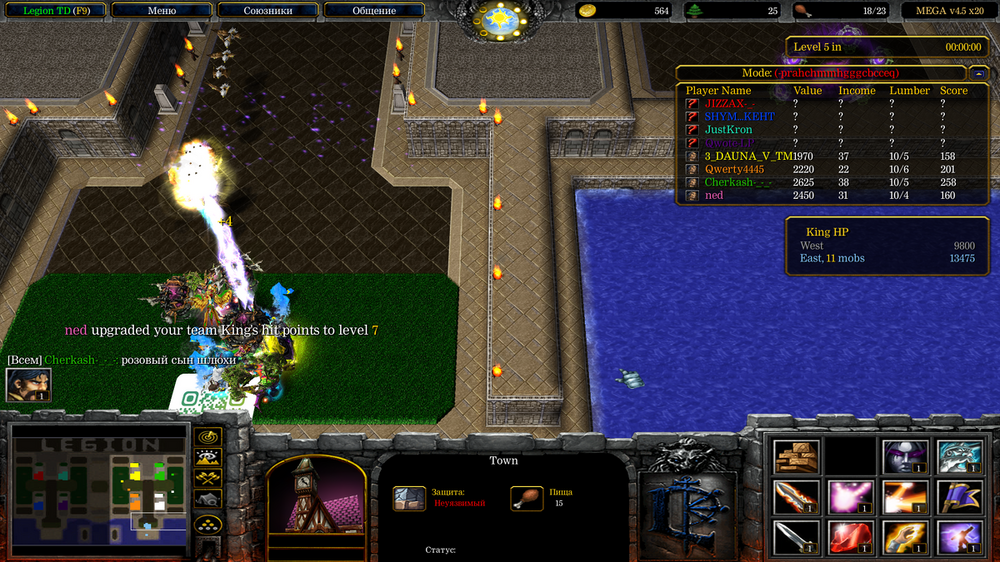Activate the minimap signal ping button
The image size is (1000, 562).
coord(208,437)
